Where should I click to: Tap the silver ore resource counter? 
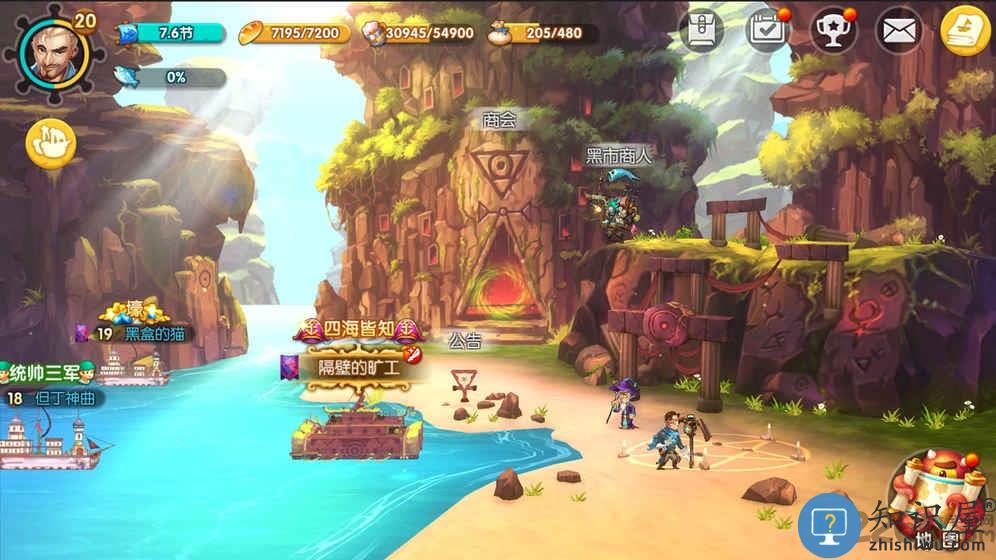418,33
